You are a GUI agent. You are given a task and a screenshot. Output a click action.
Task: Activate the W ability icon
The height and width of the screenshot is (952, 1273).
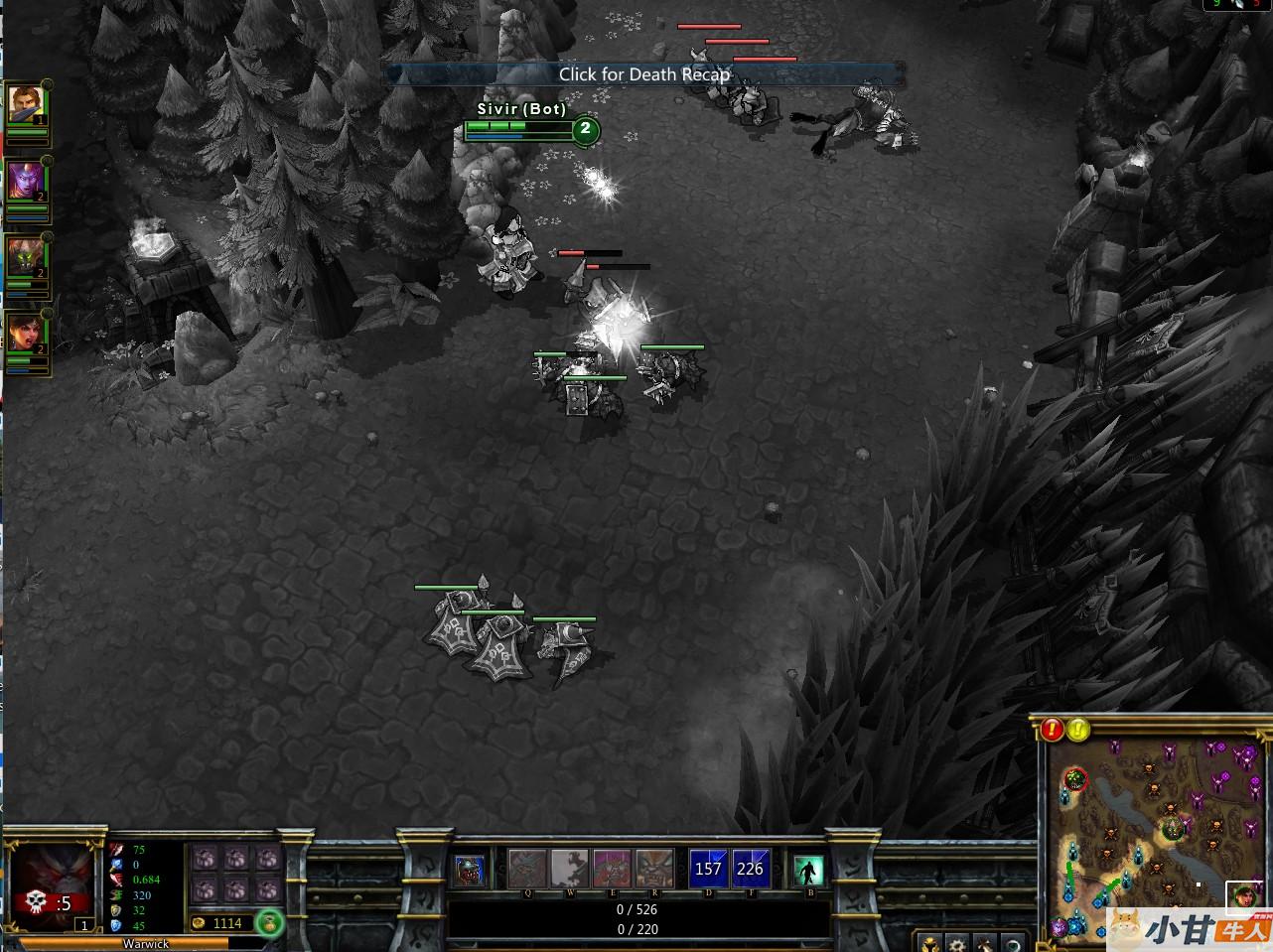click(x=570, y=869)
